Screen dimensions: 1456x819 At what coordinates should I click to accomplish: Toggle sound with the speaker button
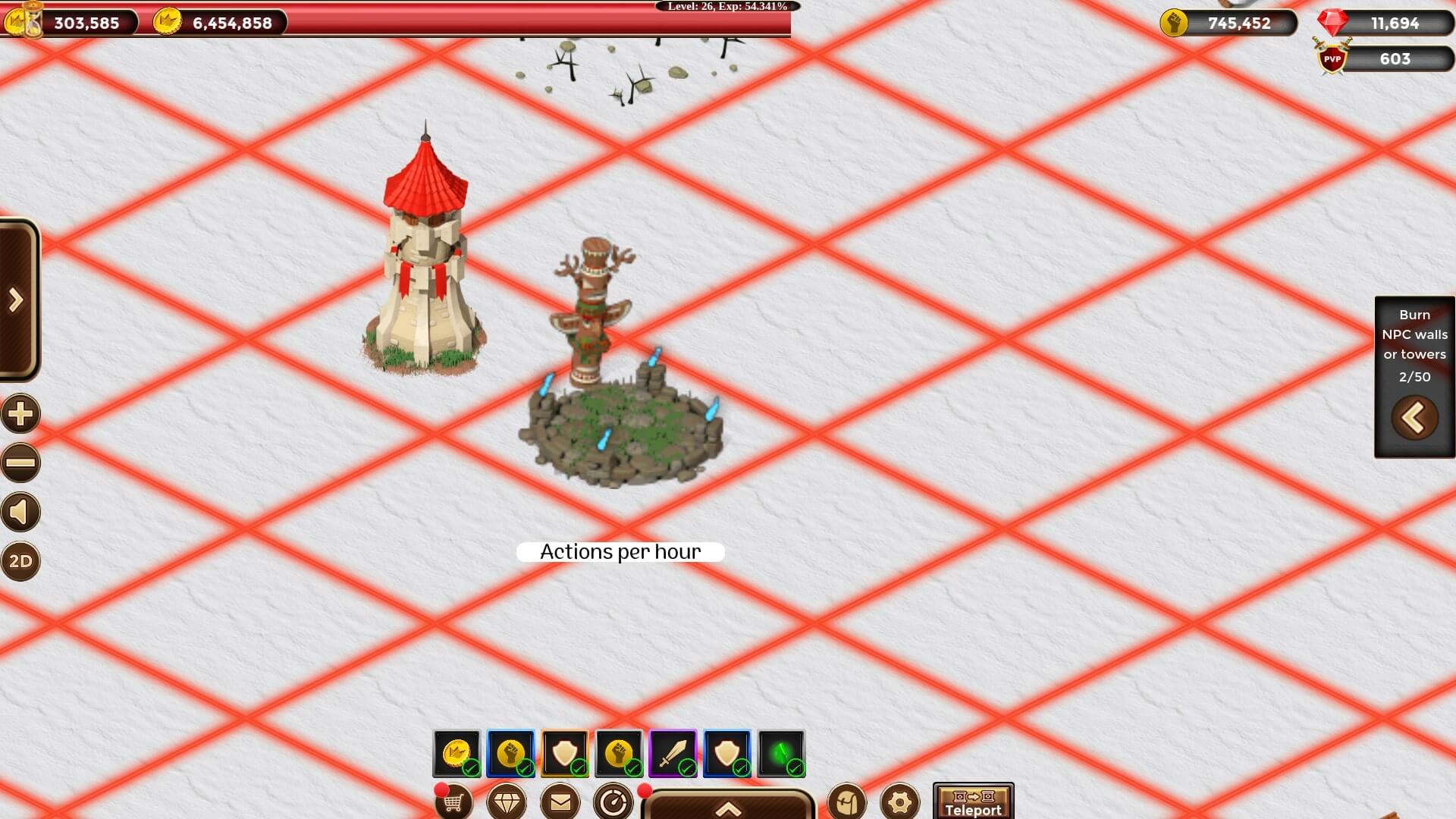pyautogui.click(x=20, y=512)
